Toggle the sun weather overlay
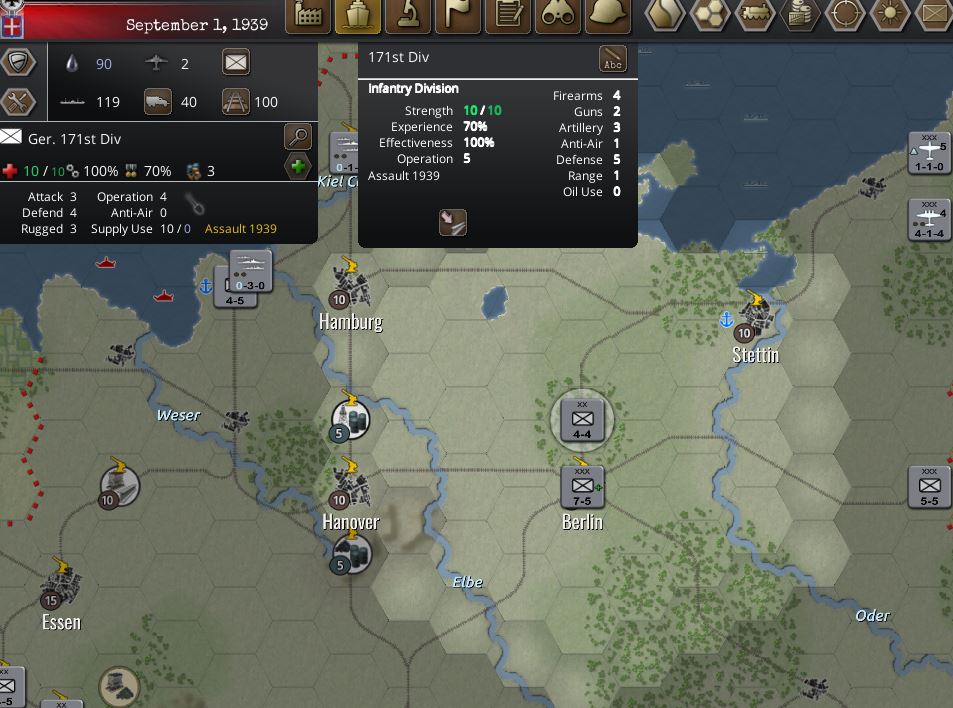The height and width of the screenshot is (708, 953). point(890,15)
